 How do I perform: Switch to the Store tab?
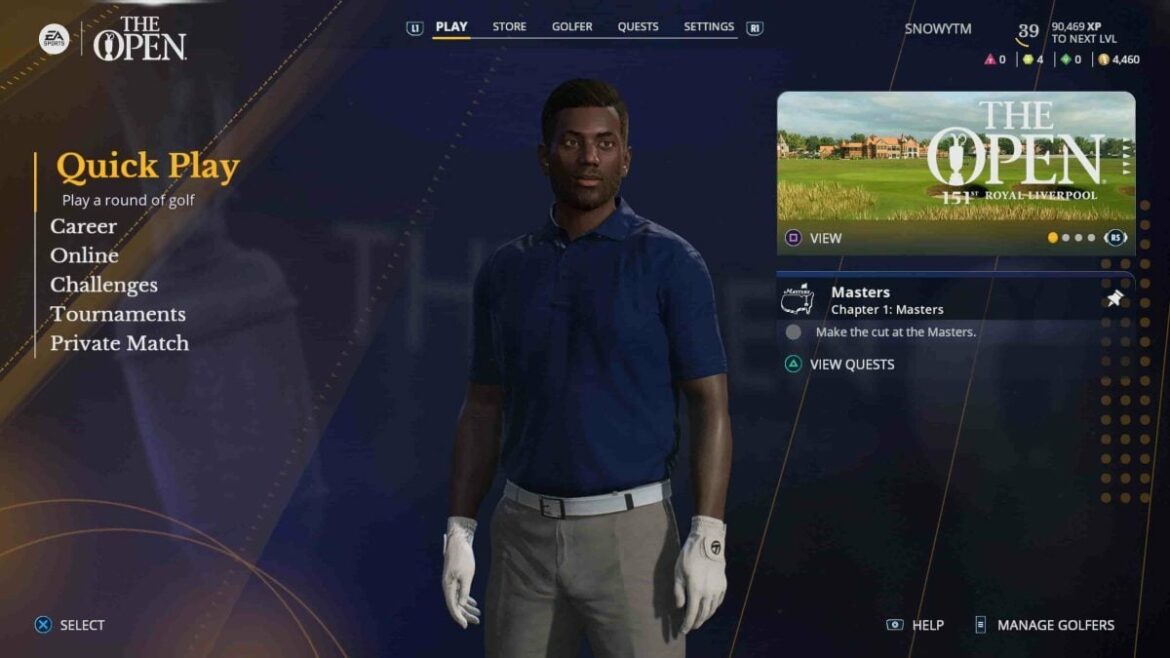(x=509, y=27)
